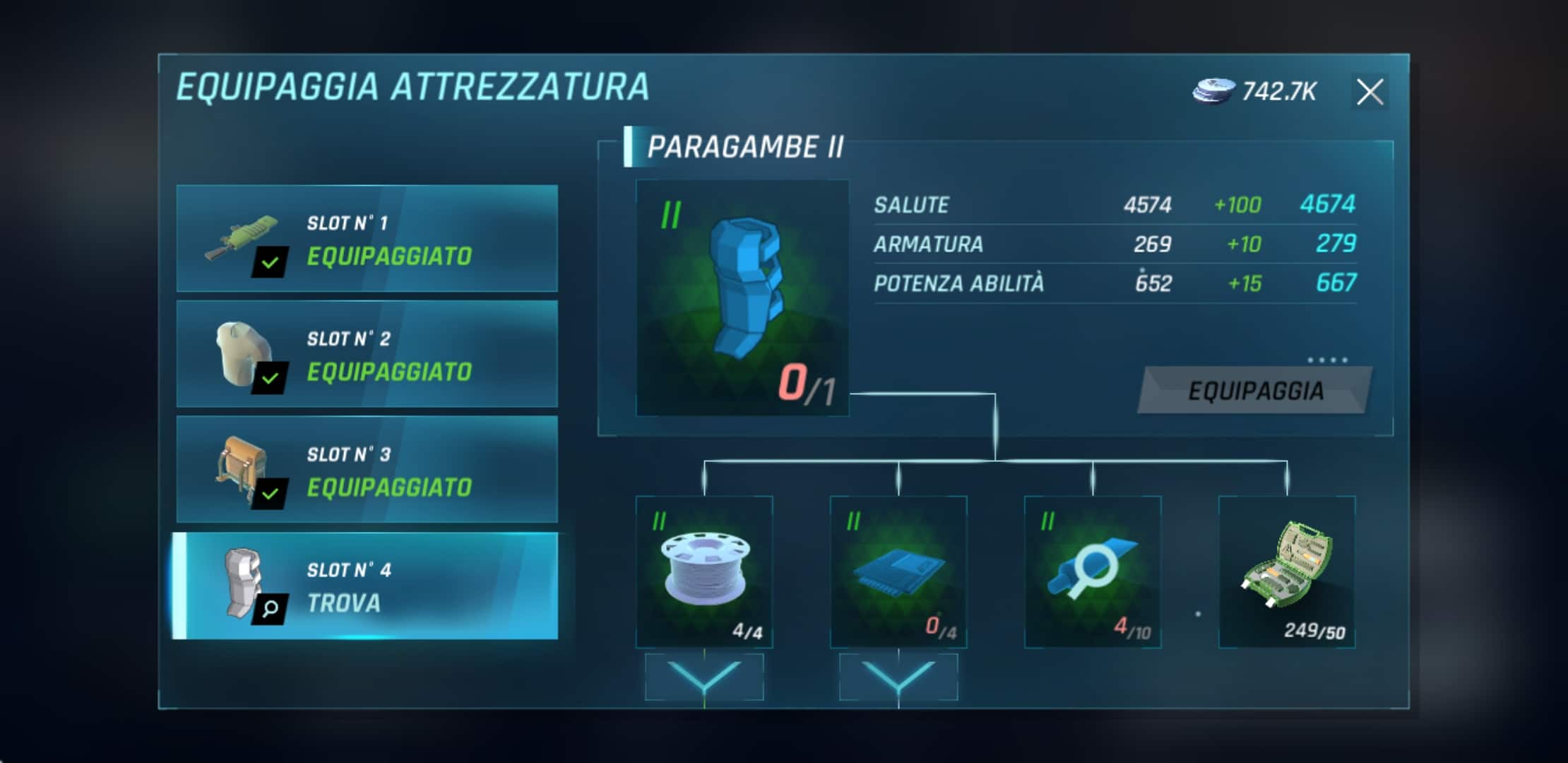Close the Equipaggia Attrezzatura window

[1370, 92]
